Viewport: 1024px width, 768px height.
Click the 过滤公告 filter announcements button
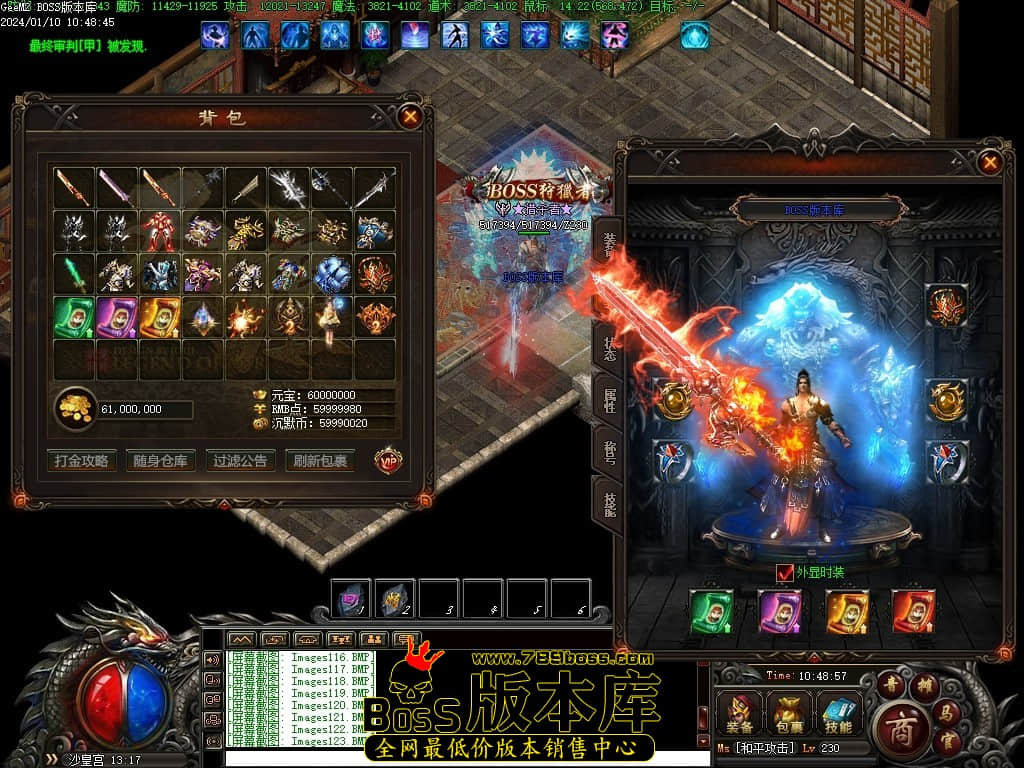(x=240, y=461)
